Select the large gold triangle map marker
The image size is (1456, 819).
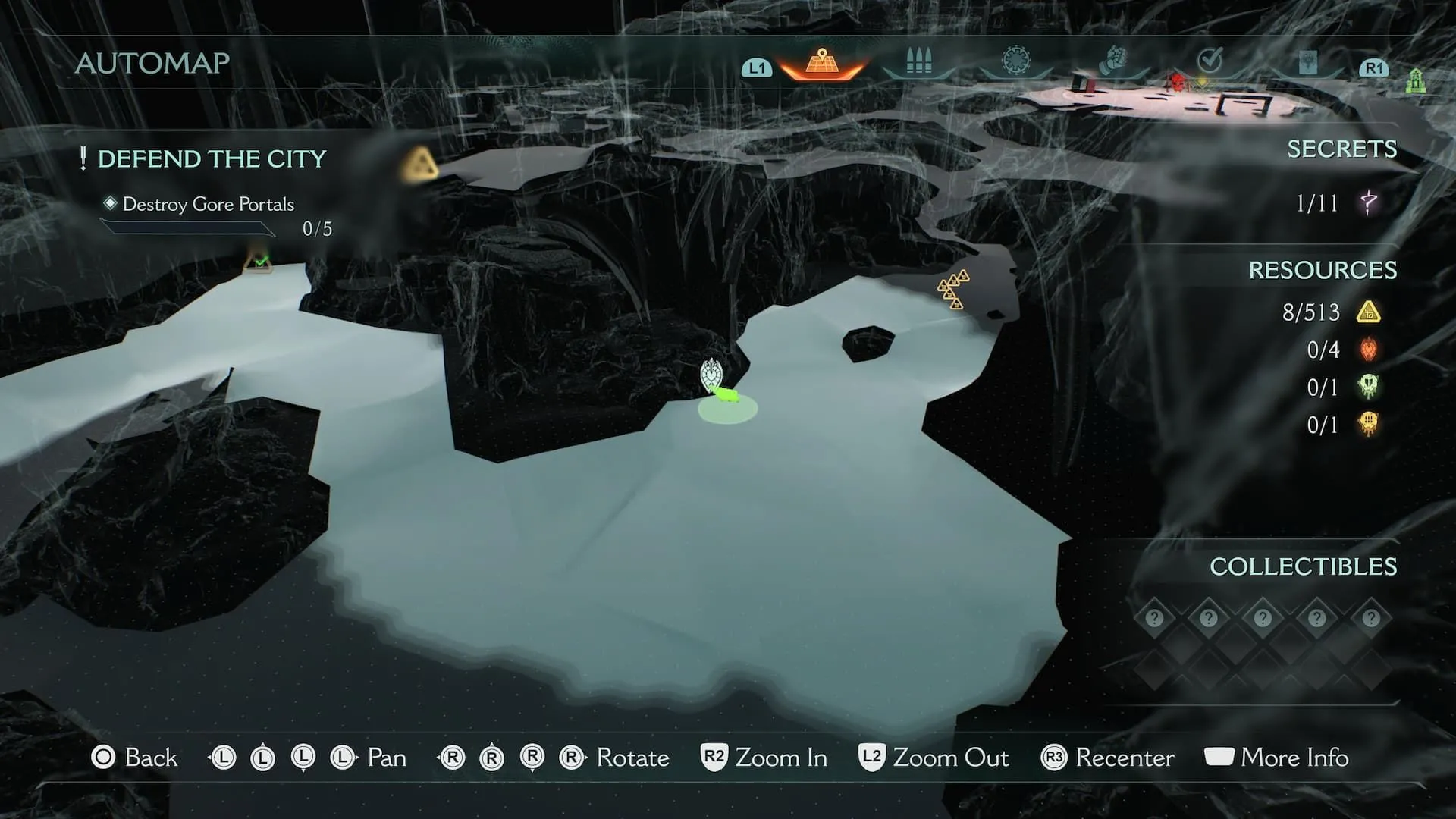point(419,164)
